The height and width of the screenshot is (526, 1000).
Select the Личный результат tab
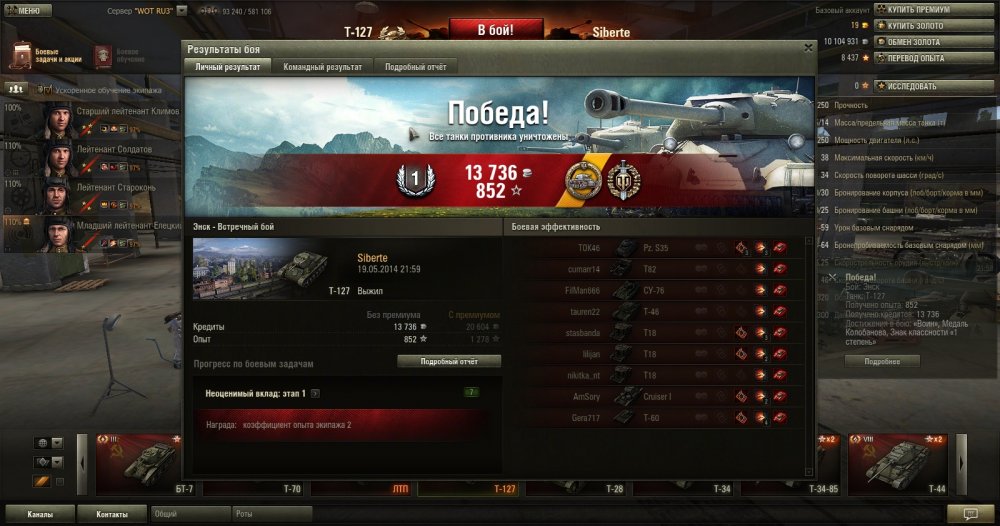[x=228, y=66]
